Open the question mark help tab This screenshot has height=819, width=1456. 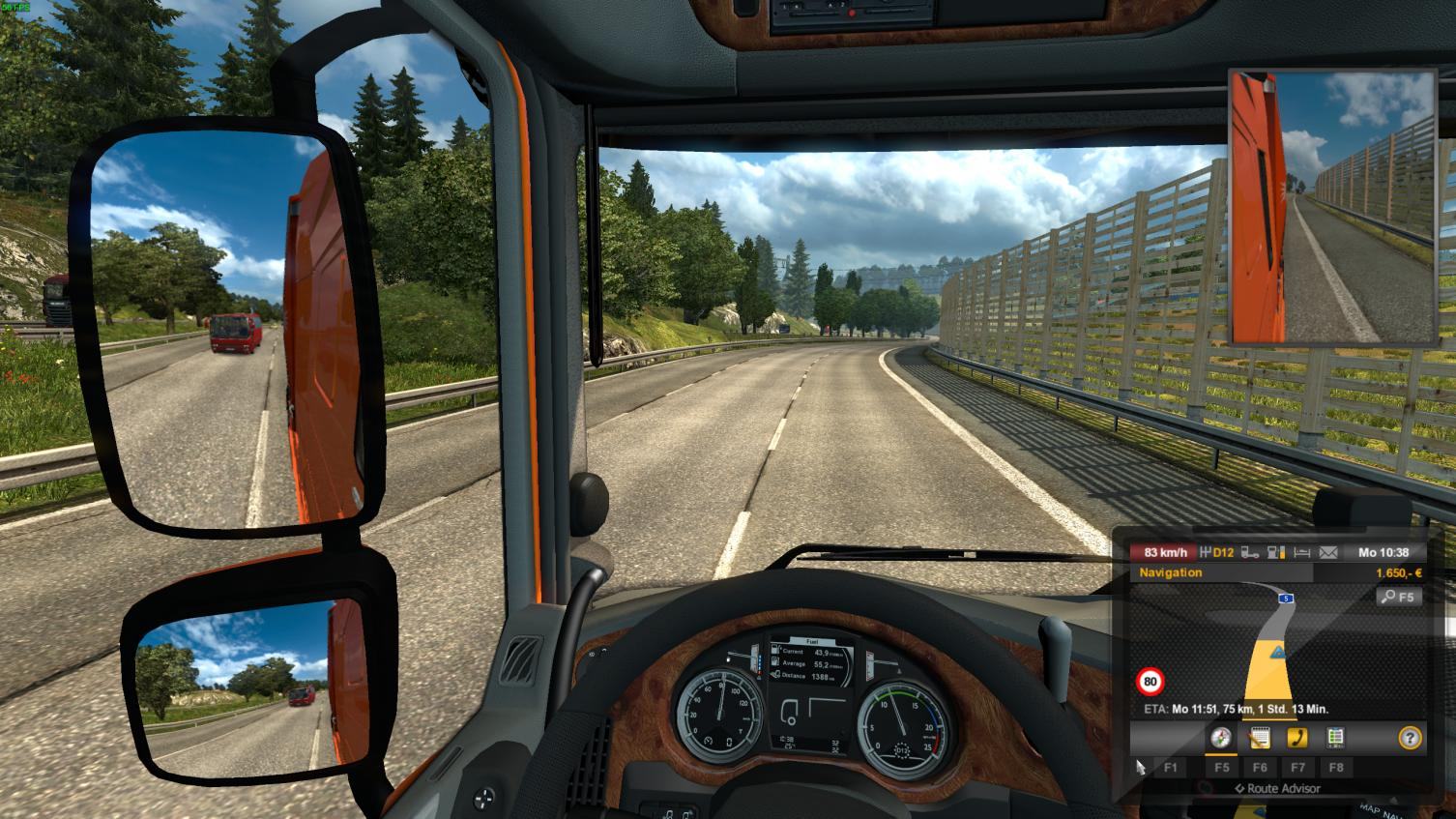(1410, 738)
